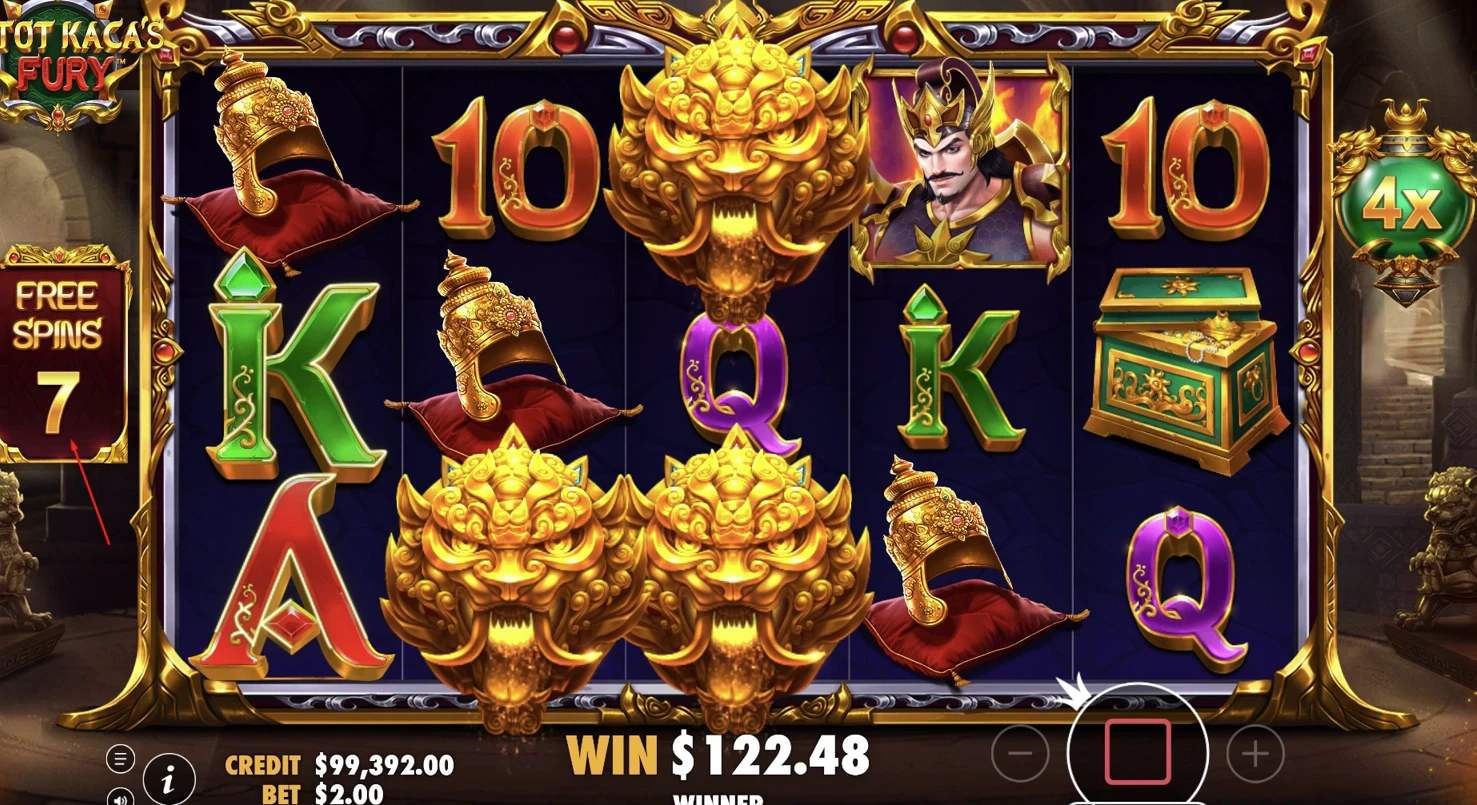Screen dimensions: 1477x805
Task: Stop the spin with the red square button
Action: click(x=1137, y=751)
